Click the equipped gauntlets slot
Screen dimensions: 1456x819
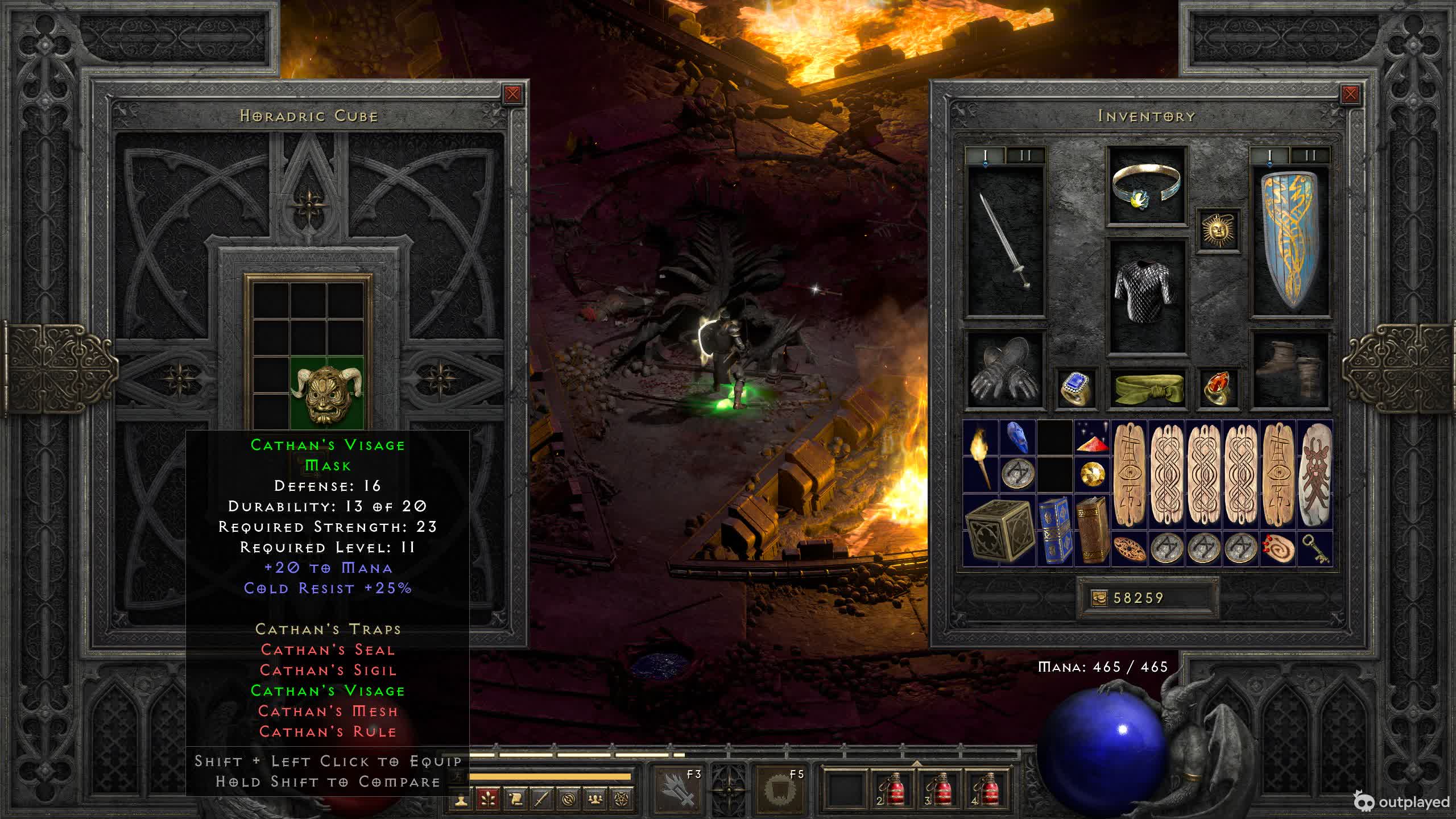(1006, 371)
